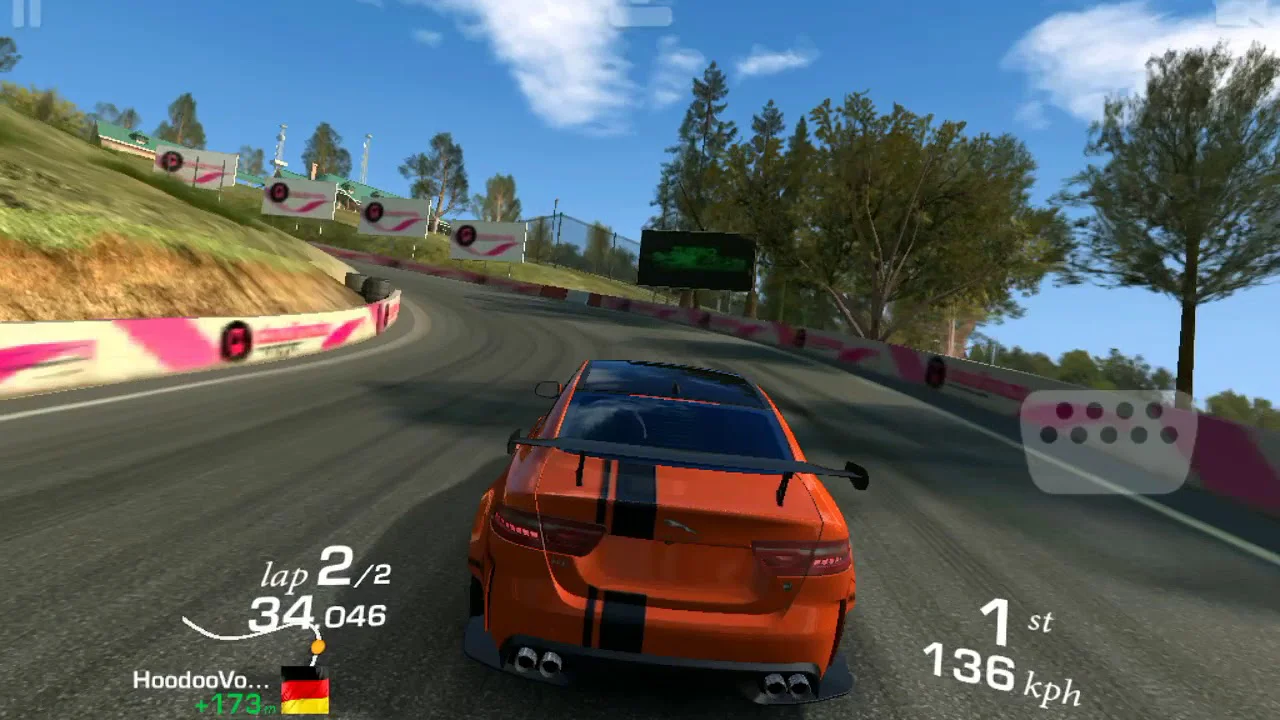This screenshot has width=1280, height=720.
Task: Switch the camera view icon
Action: tap(640, 13)
